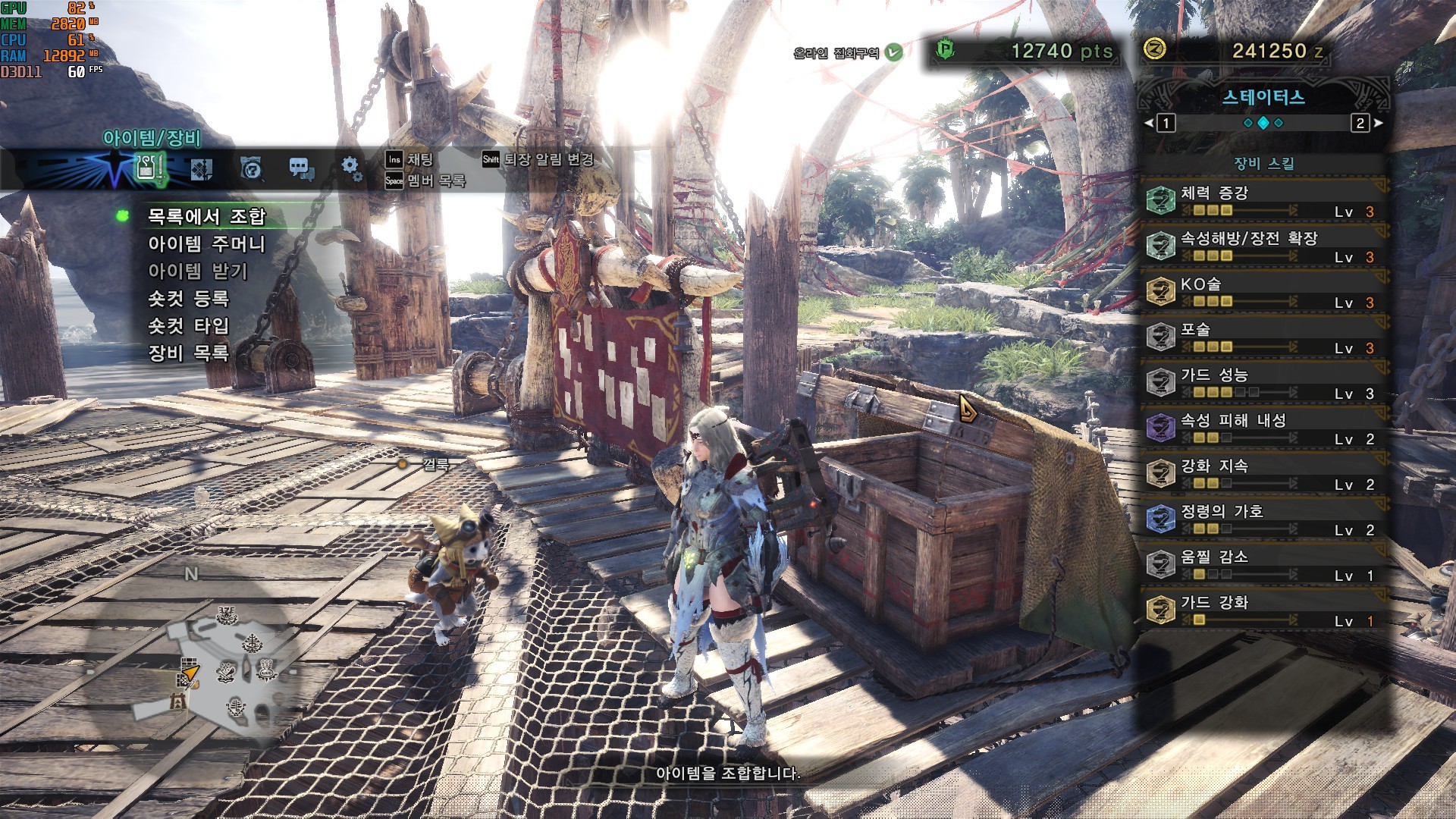Select the 'KO술' skill row
The image size is (1456, 819).
1263,292
